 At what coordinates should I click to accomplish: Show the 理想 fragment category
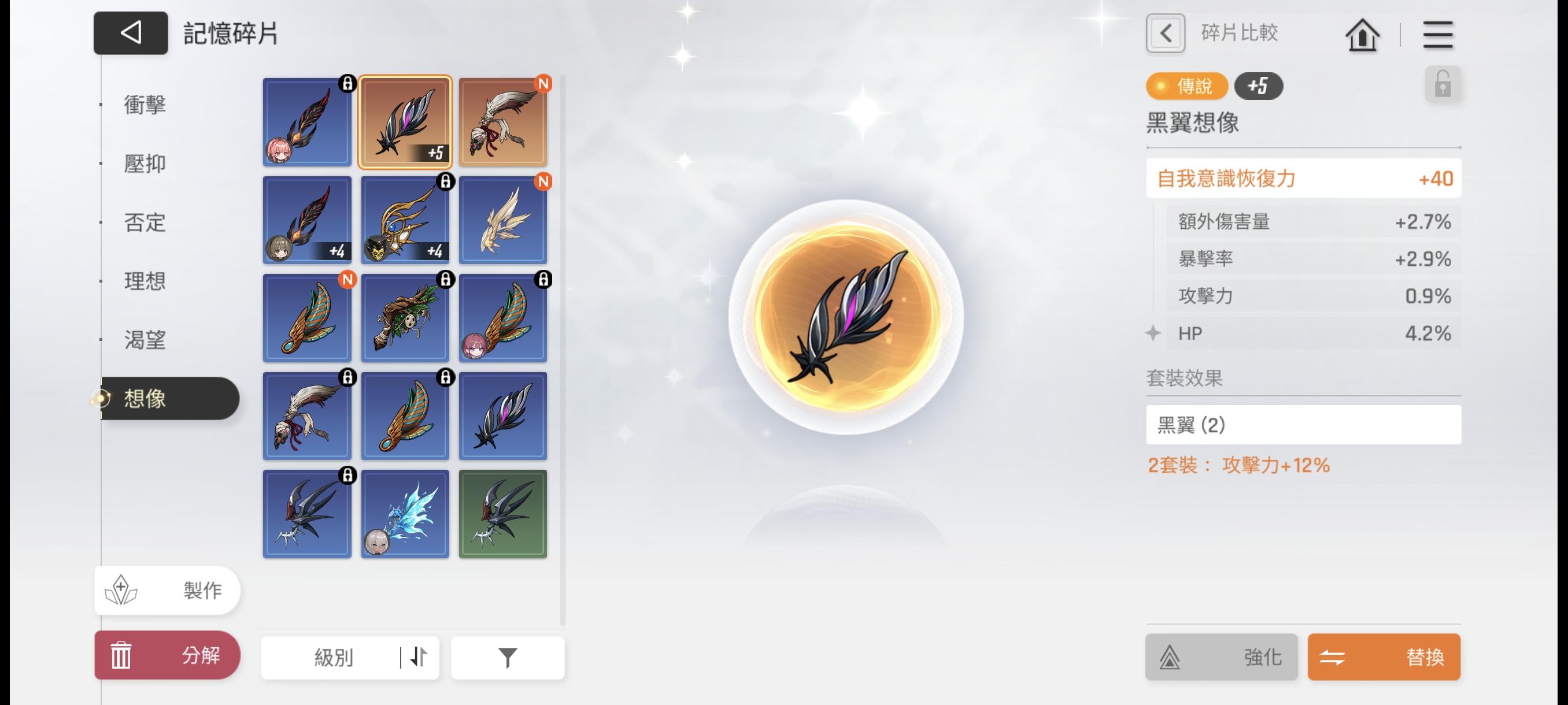tap(145, 281)
